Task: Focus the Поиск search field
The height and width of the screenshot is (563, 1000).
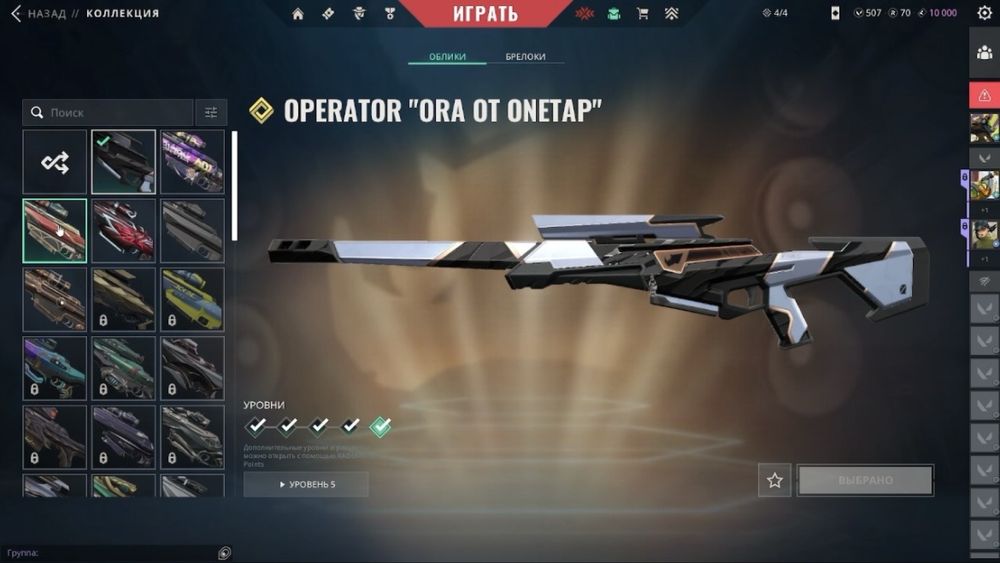Action: (x=110, y=113)
